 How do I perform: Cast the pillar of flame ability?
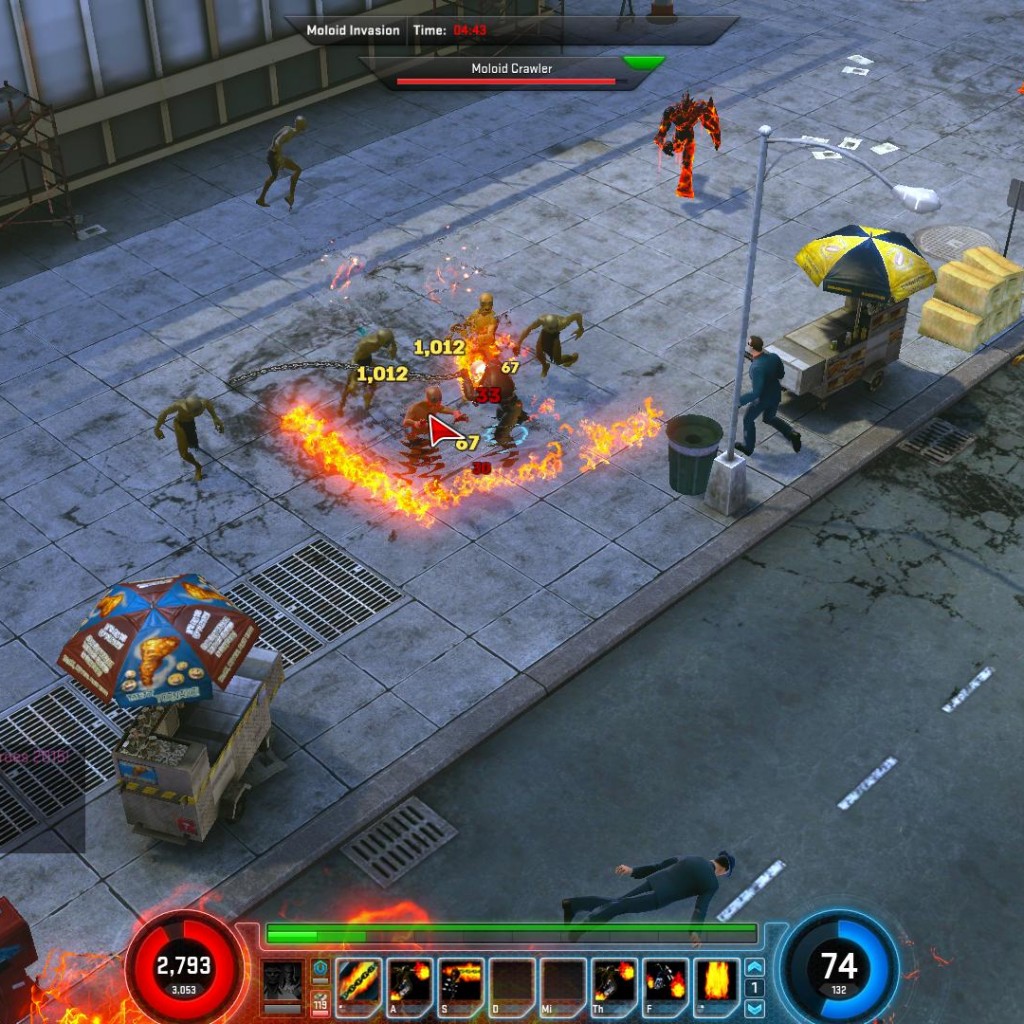[717, 981]
